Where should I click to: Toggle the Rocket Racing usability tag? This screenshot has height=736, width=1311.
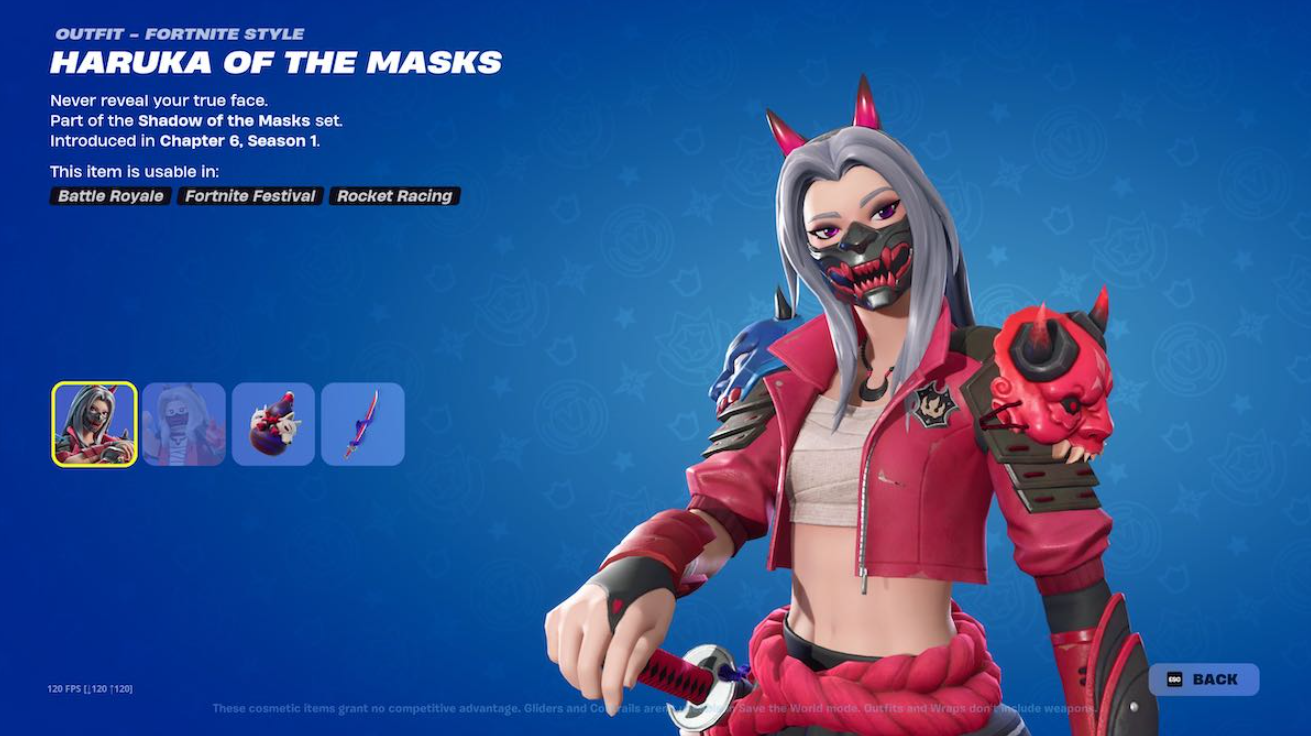[395, 196]
